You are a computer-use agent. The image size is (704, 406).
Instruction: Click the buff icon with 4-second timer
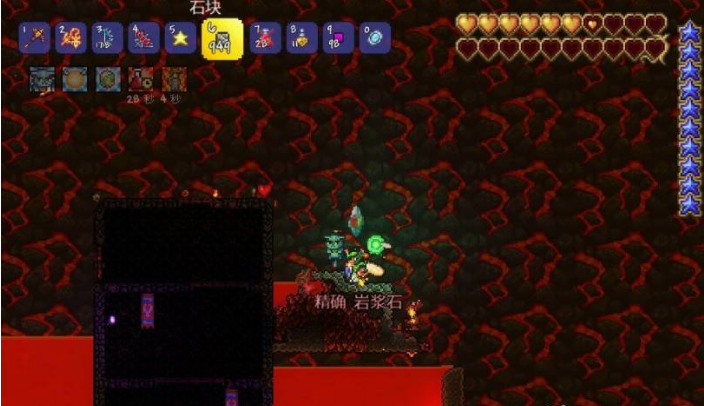click(x=174, y=78)
